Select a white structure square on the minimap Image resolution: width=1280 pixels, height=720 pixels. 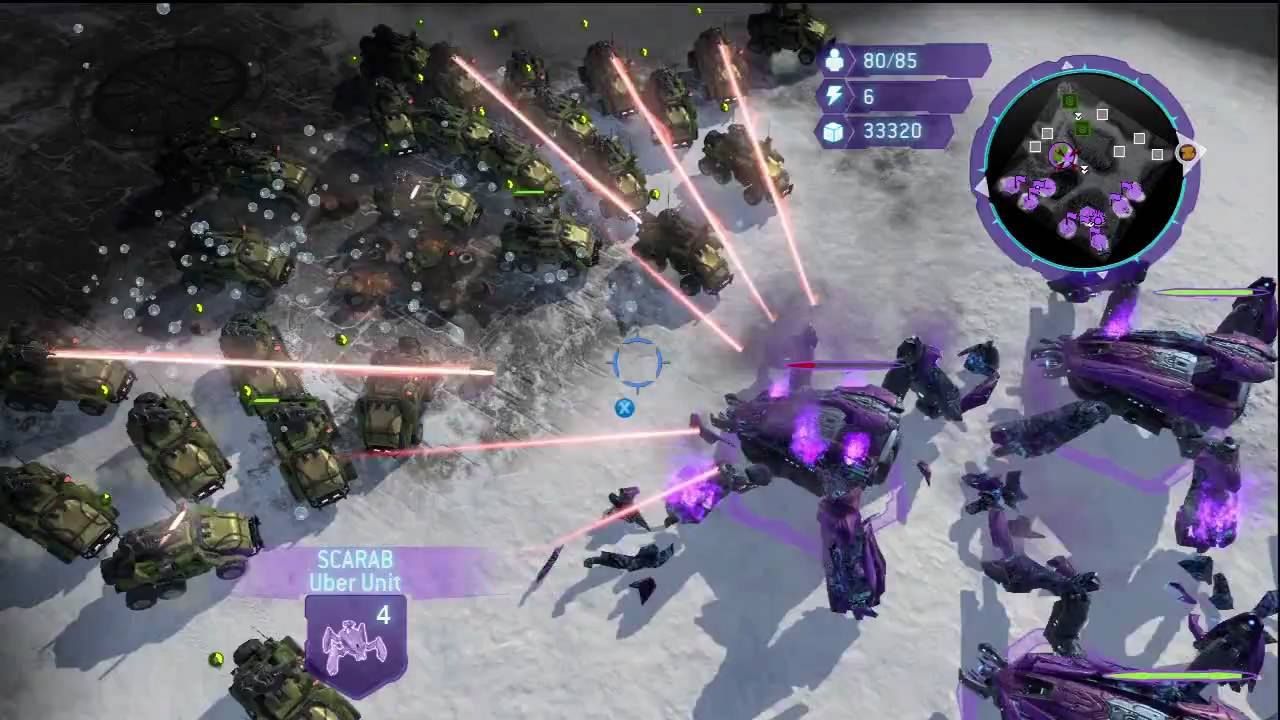tap(1103, 114)
